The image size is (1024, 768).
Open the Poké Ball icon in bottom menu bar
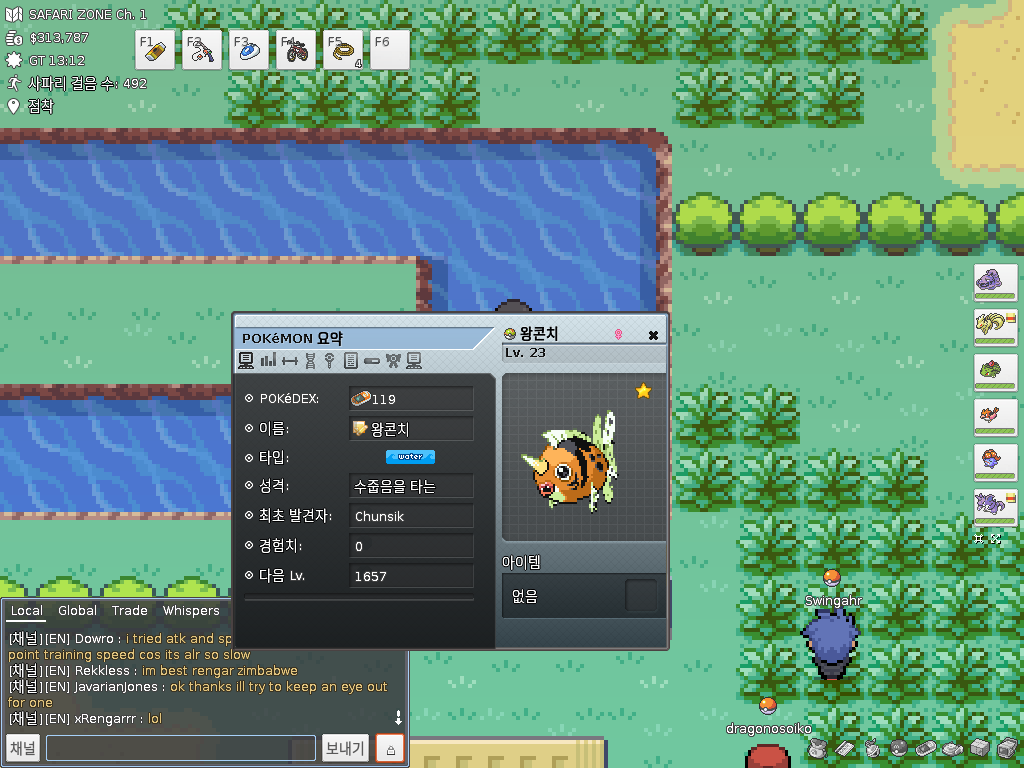898,748
